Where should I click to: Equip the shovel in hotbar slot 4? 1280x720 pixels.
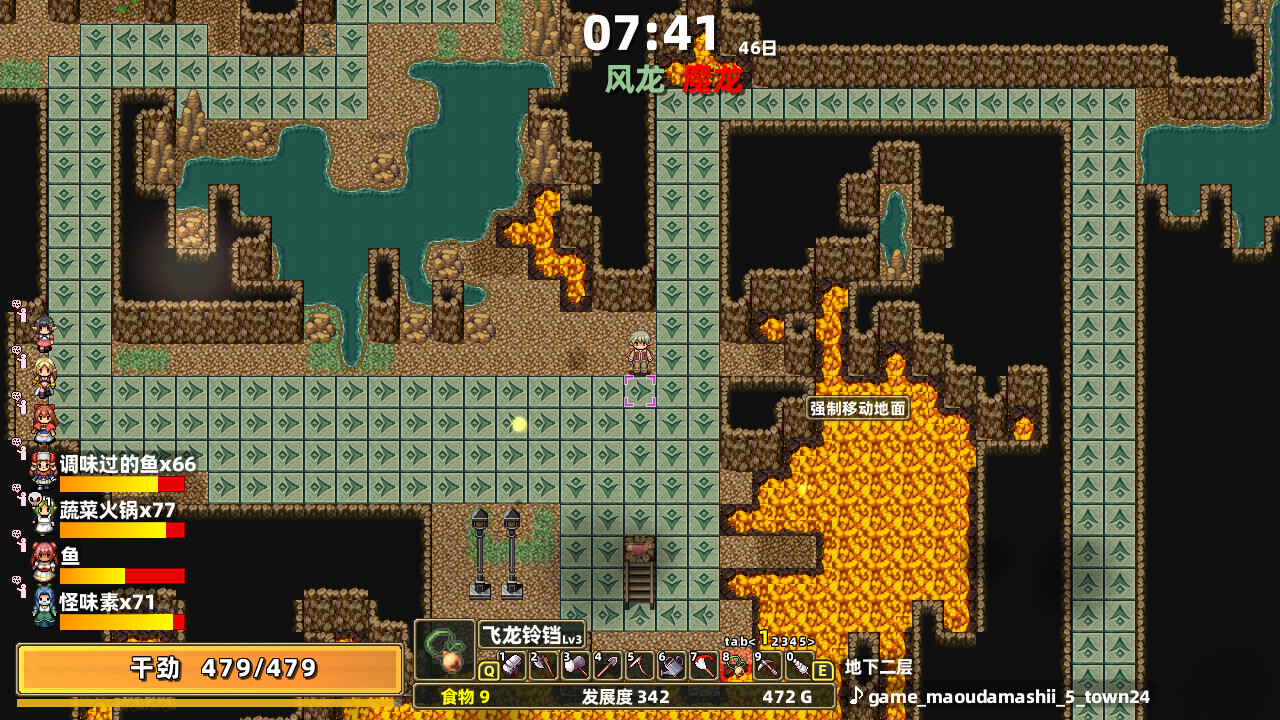pos(608,666)
